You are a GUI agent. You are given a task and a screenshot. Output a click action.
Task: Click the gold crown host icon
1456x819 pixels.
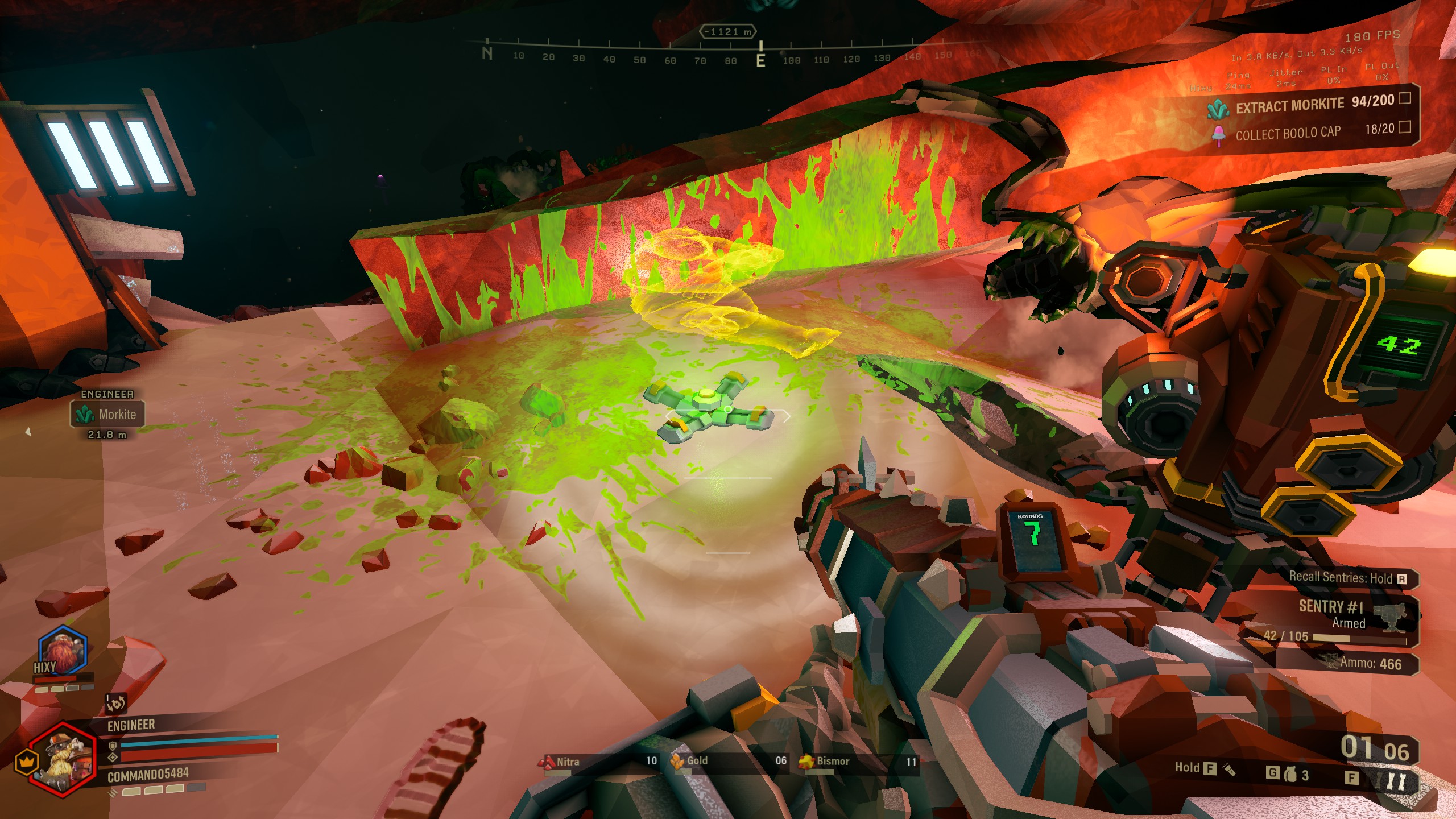pyautogui.click(x=26, y=761)
